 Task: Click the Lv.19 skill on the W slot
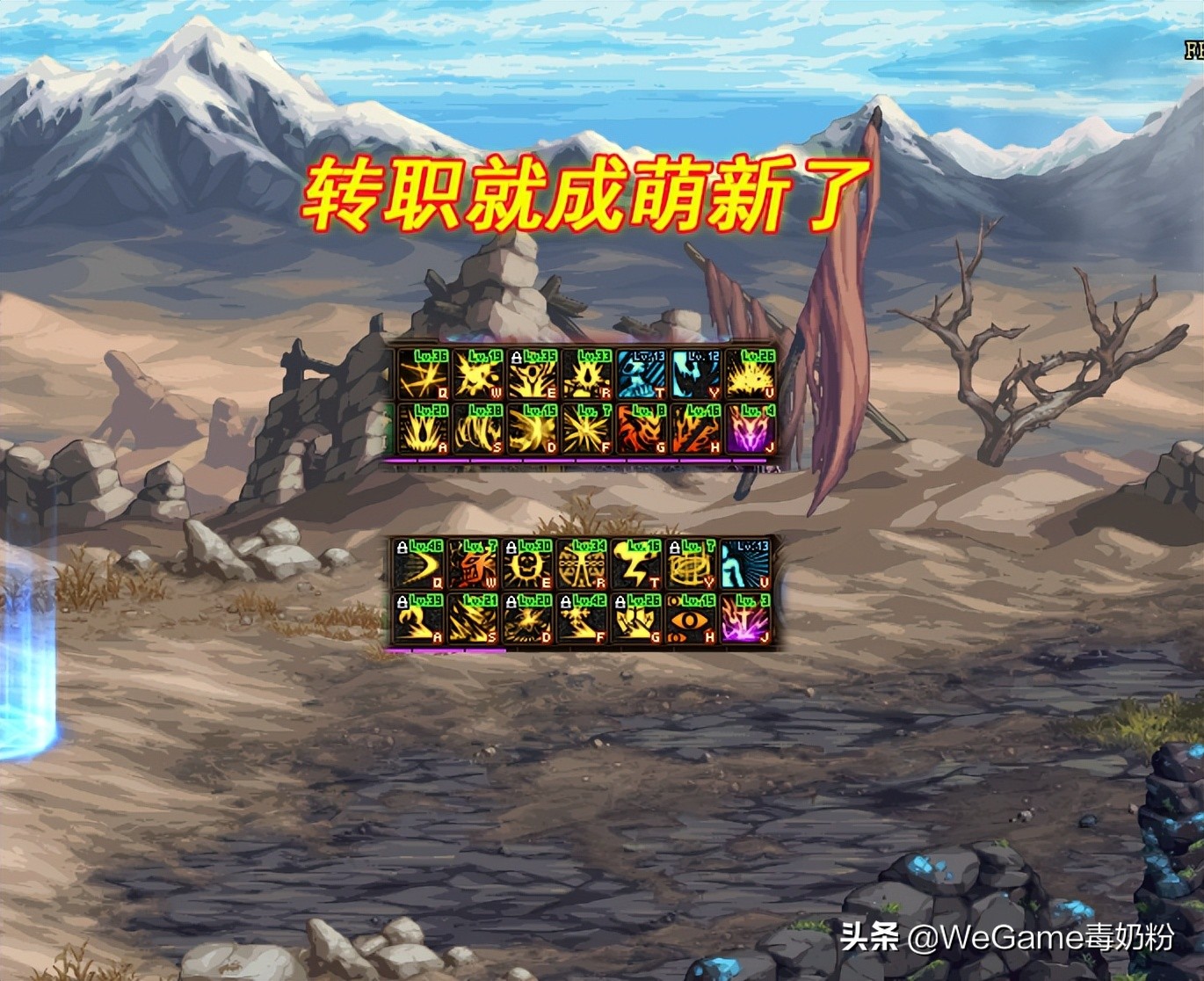[x=477, y=374]
